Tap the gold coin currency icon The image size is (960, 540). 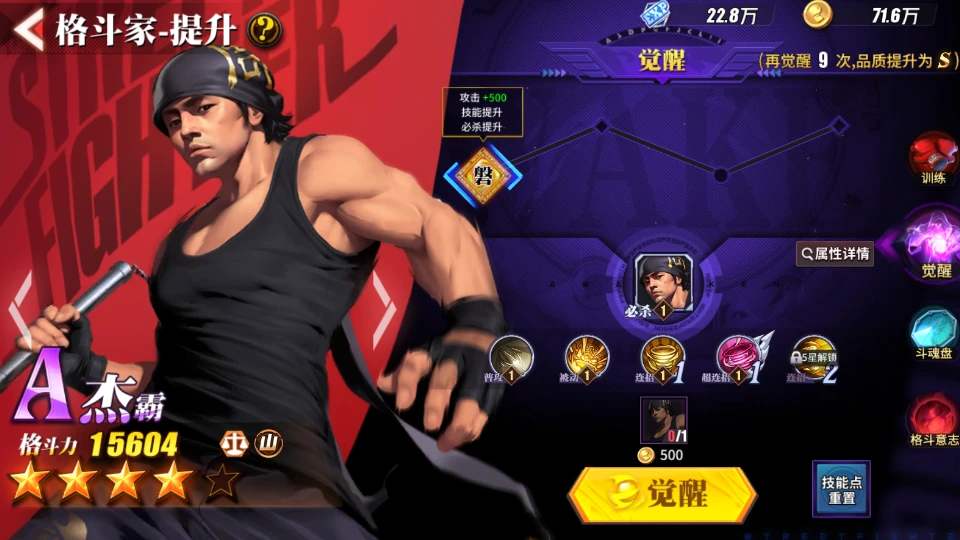pyautogui.click(x=816, y=13)
